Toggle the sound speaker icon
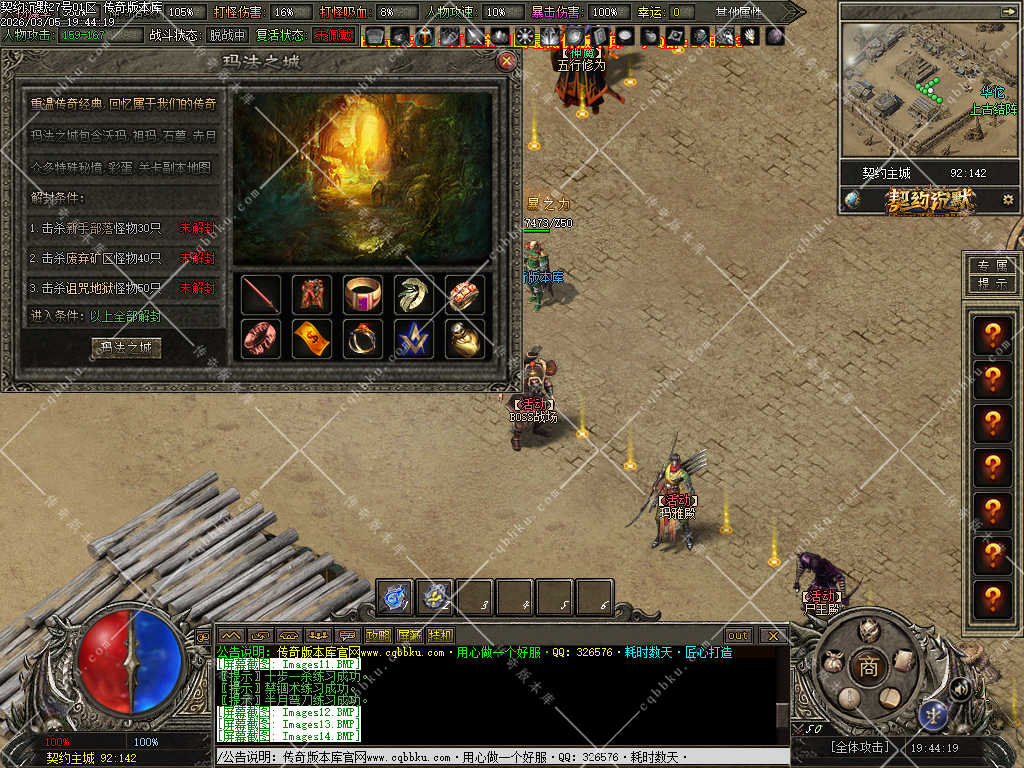The image size is (1024, 768). (x=959, y=688)
